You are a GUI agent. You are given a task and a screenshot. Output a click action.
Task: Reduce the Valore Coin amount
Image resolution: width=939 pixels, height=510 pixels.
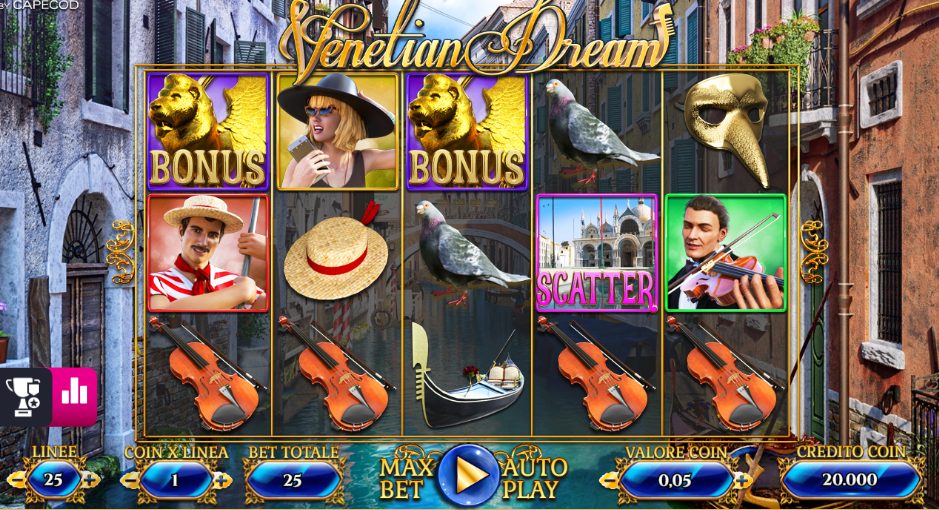(x=610, y=480)
